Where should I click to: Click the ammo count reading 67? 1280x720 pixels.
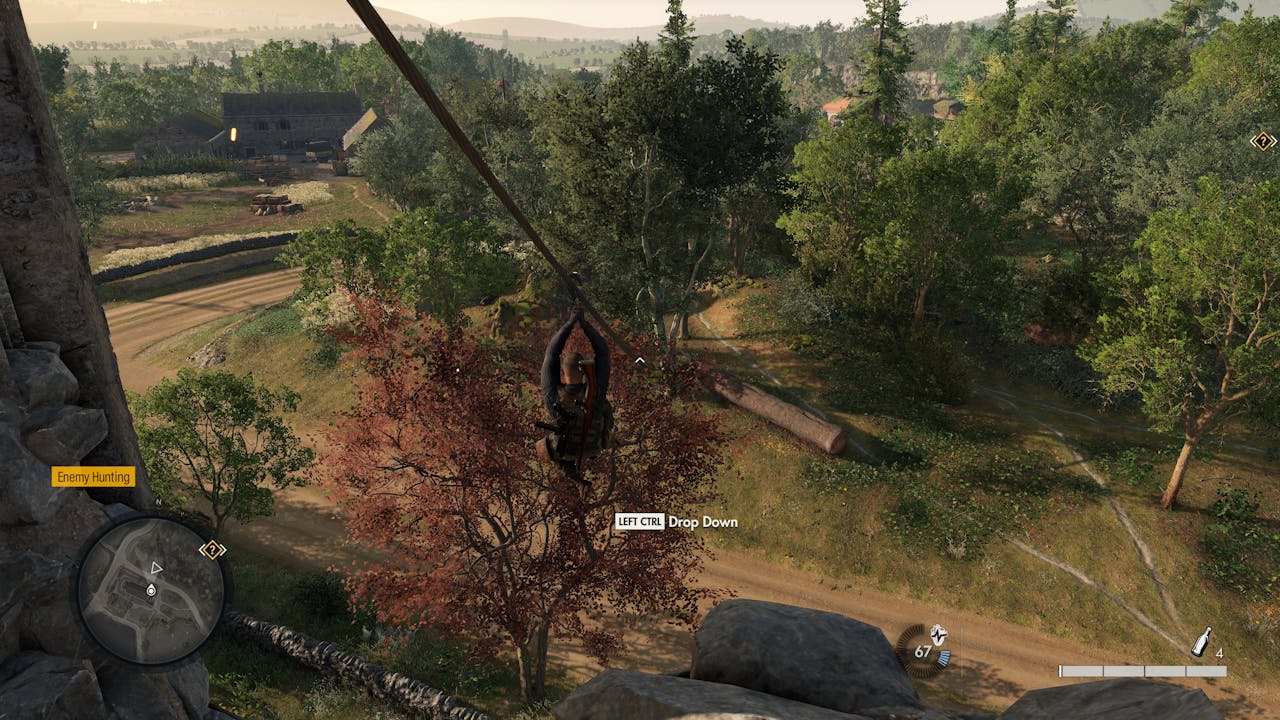coord(922,650)
